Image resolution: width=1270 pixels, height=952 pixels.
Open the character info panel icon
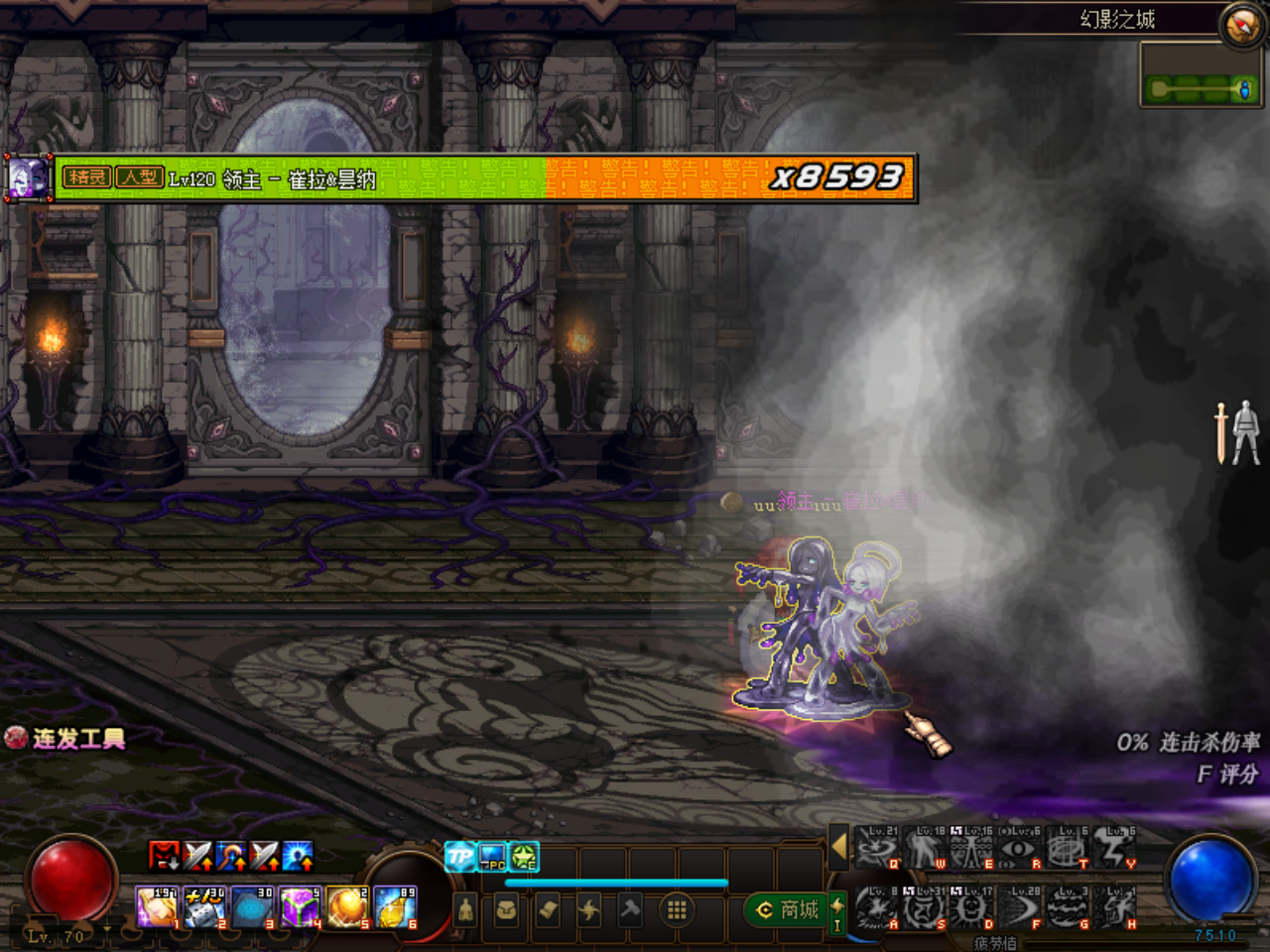466,909
